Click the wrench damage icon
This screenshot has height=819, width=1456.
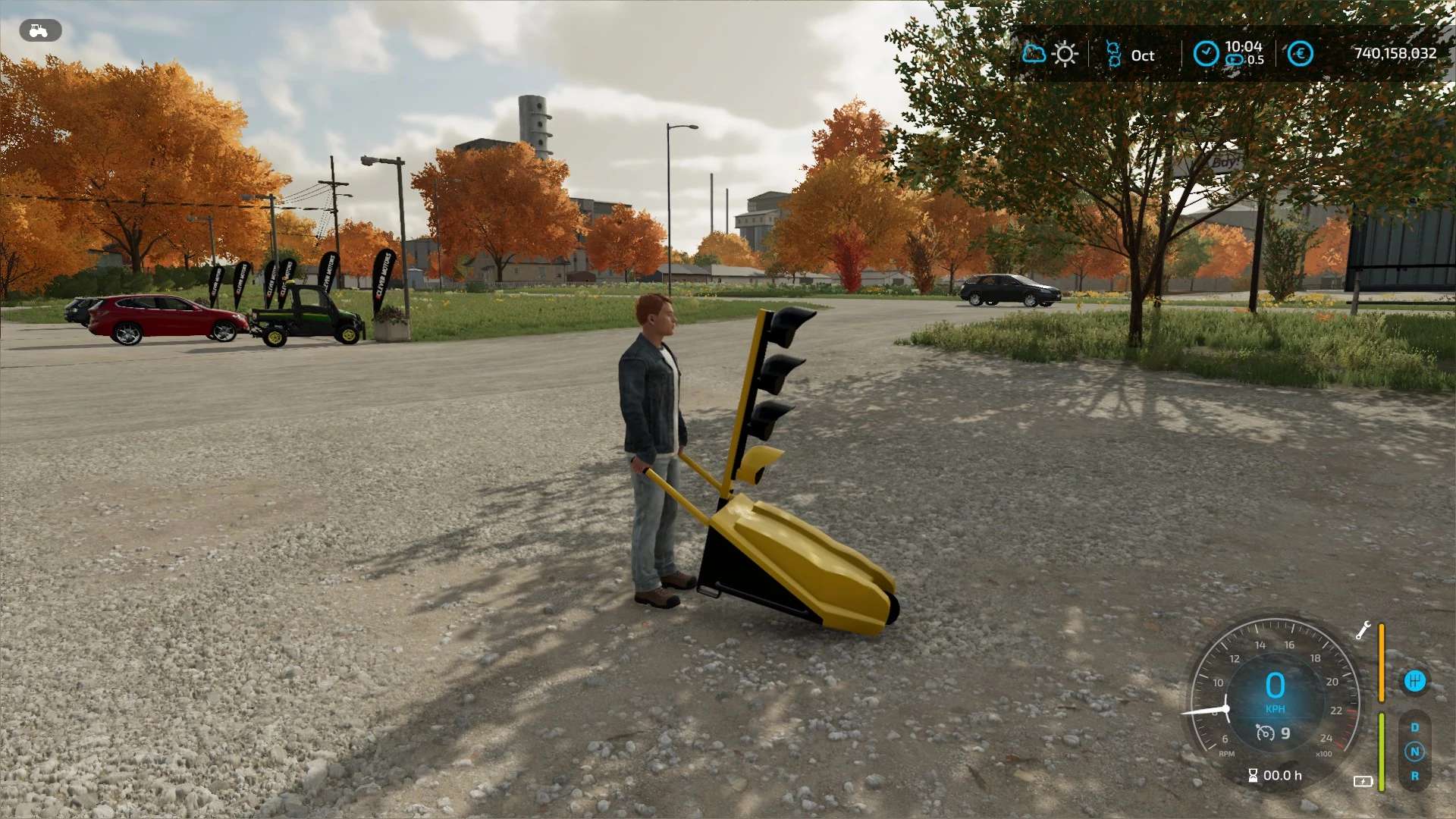point(1363,631)
